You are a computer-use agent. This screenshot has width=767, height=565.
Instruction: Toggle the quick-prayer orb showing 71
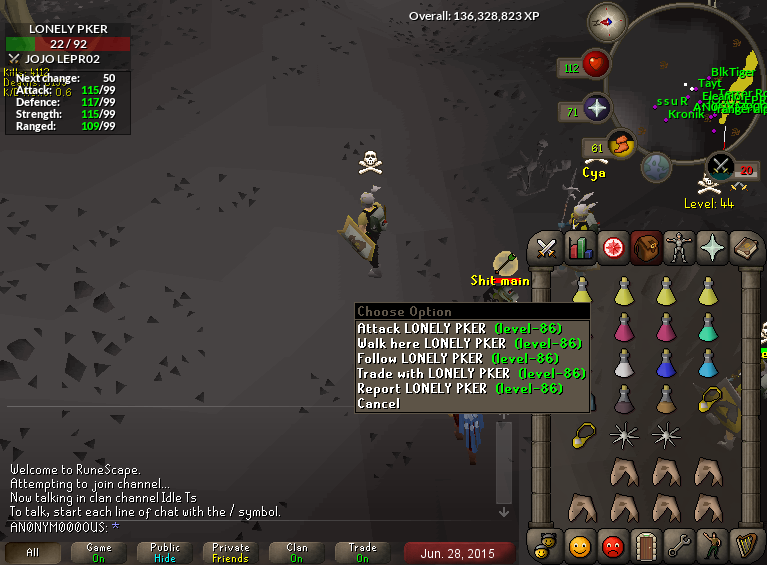tap(596, 108)
